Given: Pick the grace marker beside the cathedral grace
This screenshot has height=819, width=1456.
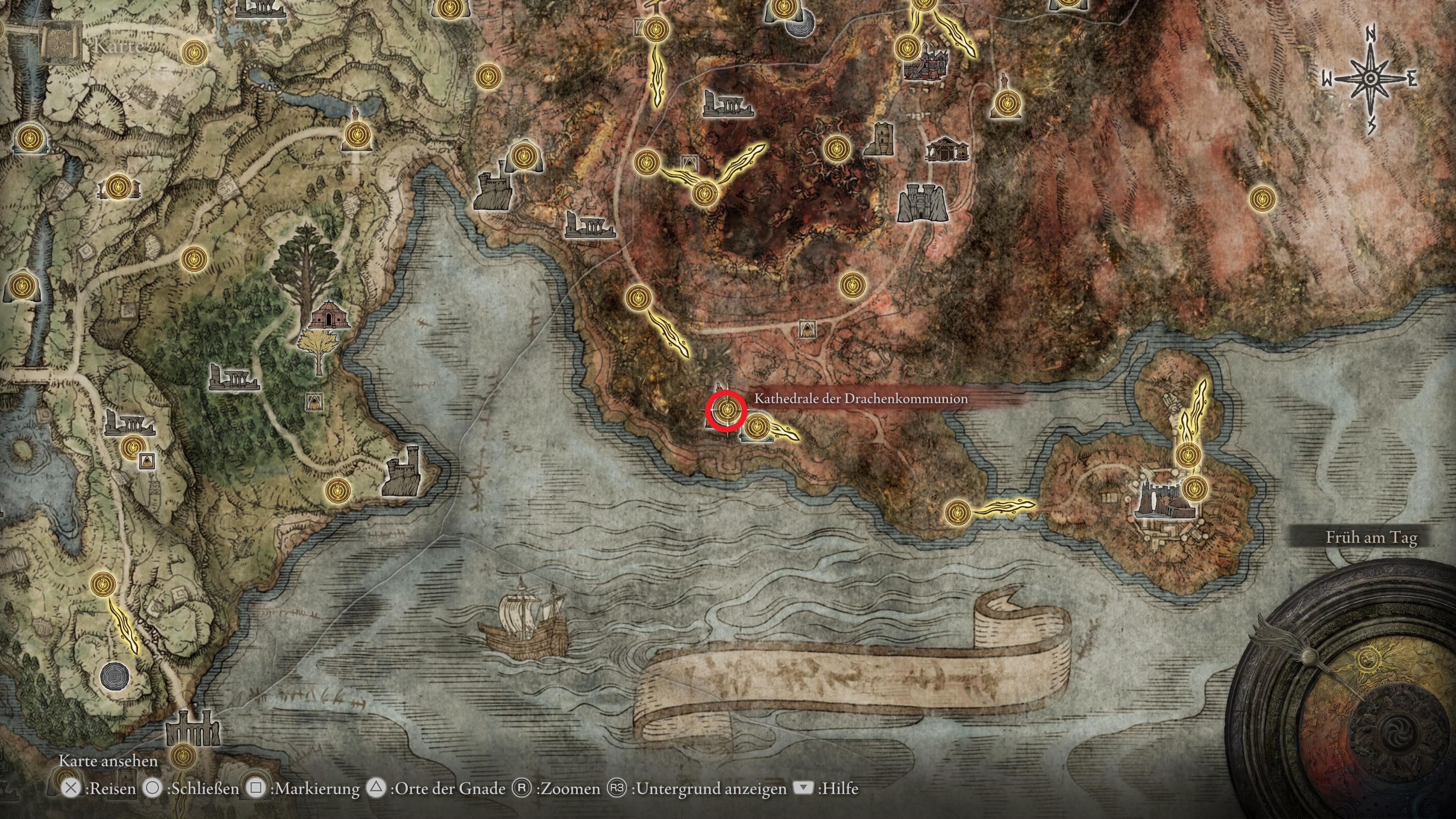Looking at the screenshot, I should pyautogui.click(x=756, y=428).
